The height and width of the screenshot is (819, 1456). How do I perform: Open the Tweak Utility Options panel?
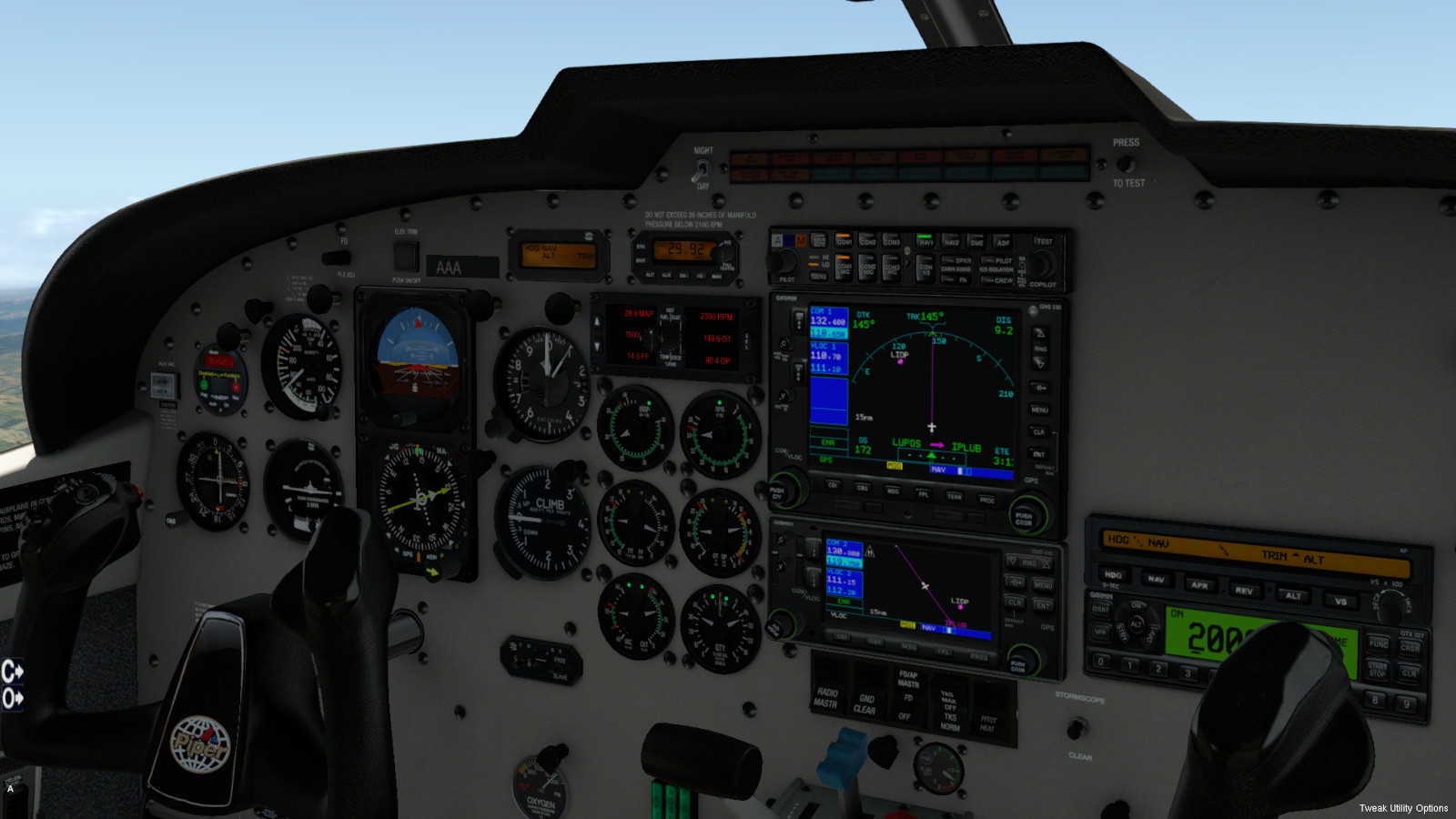pos(1403,808)
